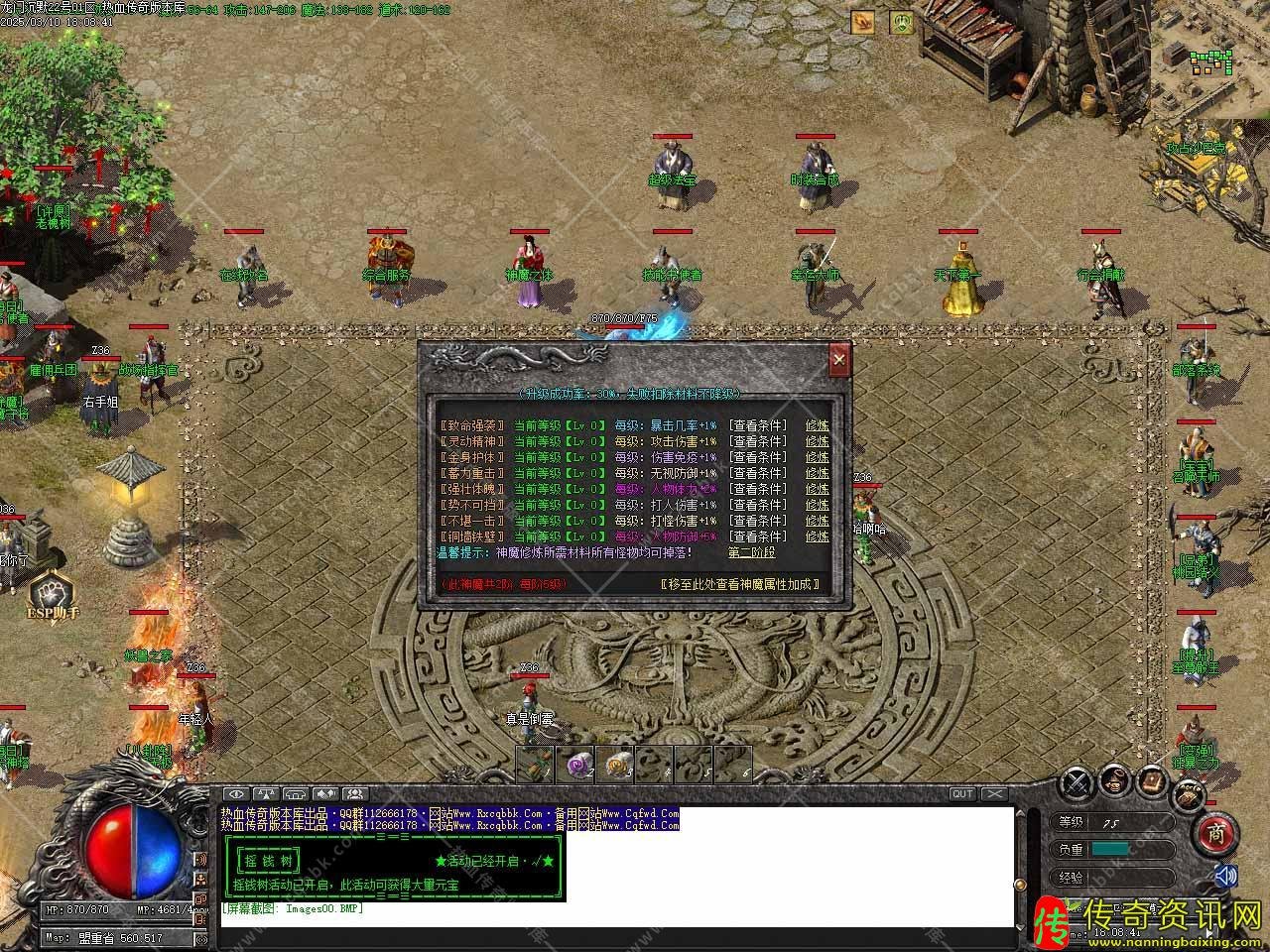The image size is (1270, 952).
Task: Open the book icon in the HUD
Action: tap(1152, 780)
